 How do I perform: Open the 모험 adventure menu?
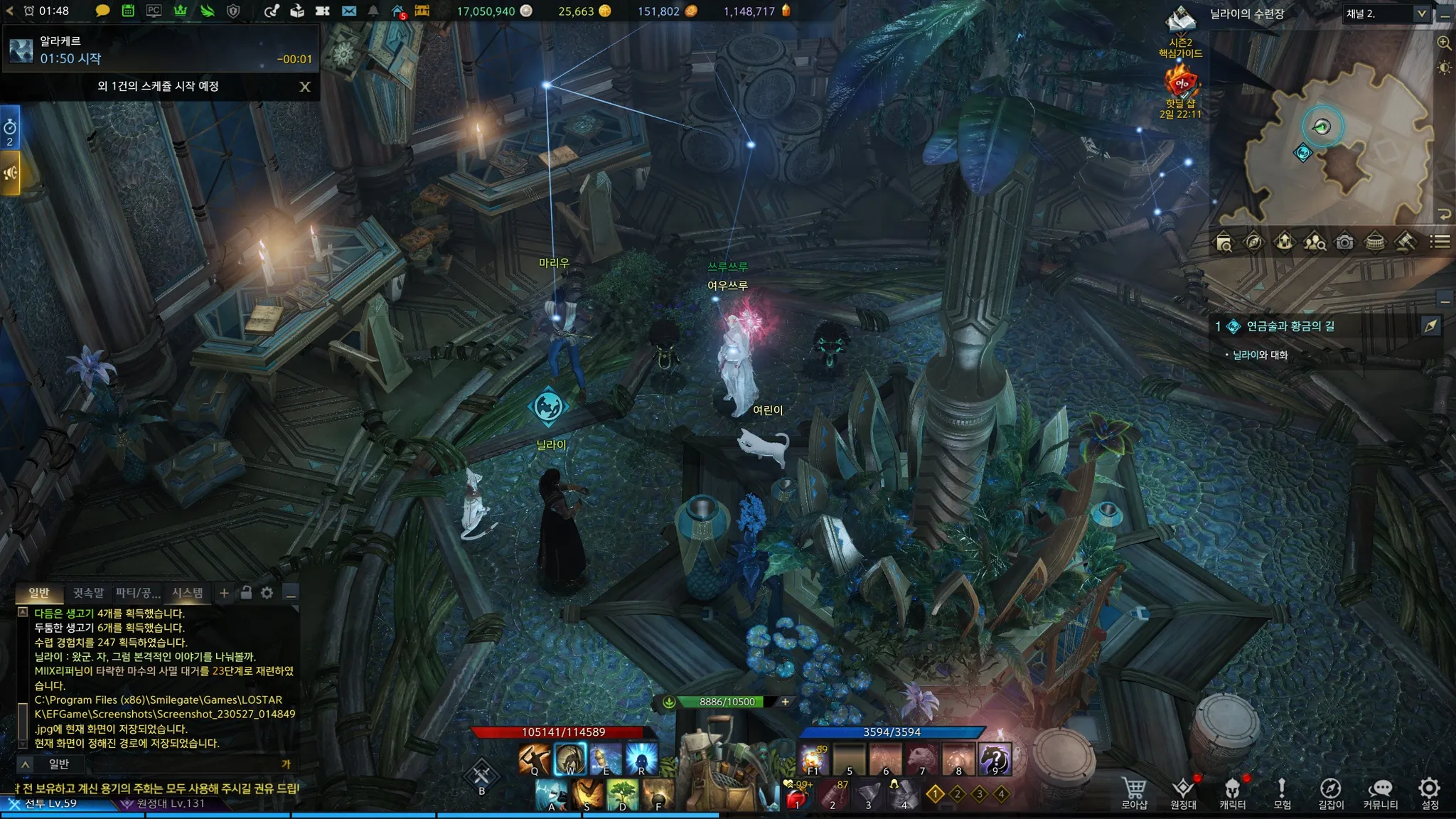(x=1282, y=792)
